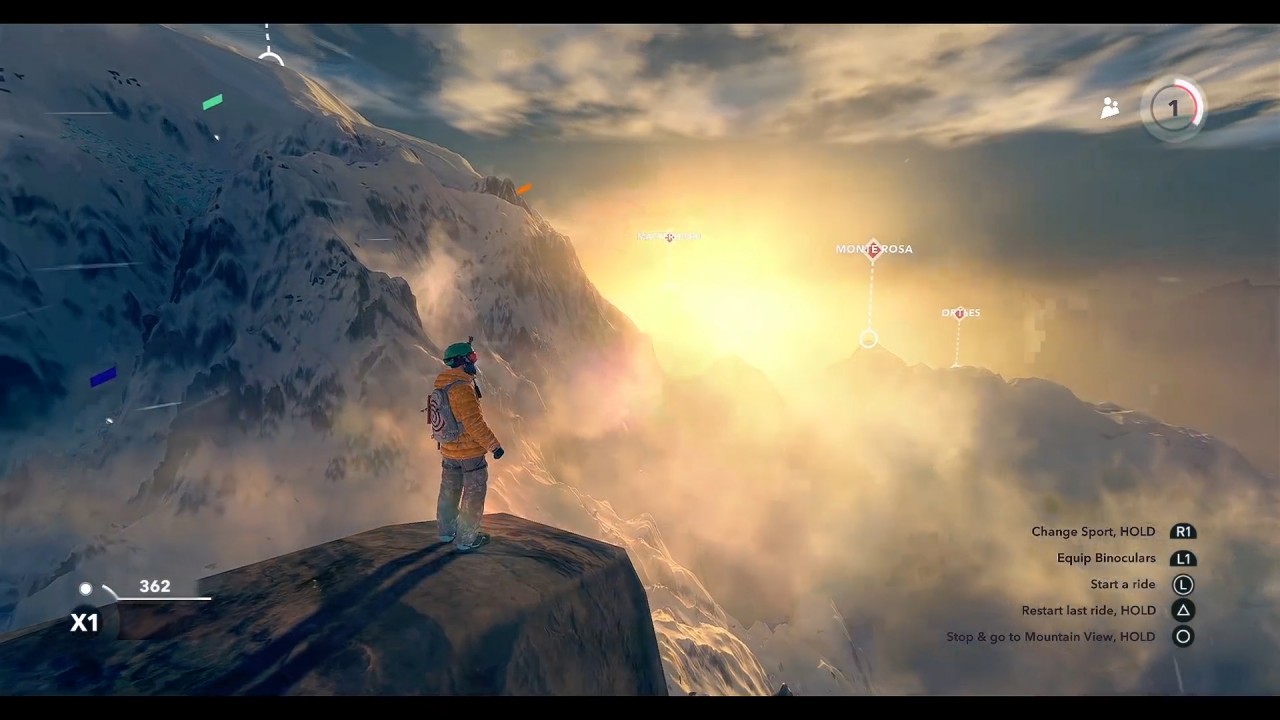Screen dimensions: 1280x720
Task: Click the level 1 progress badge
Action: pyautogui.click(x=1173, y=108)
